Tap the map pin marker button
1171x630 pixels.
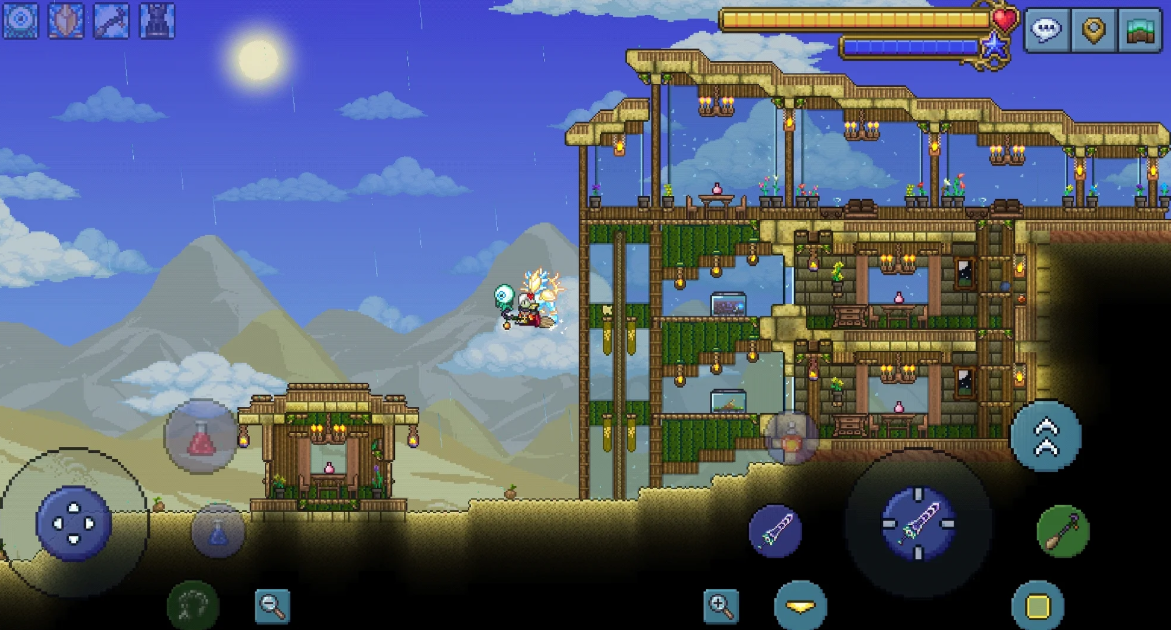1094,30
